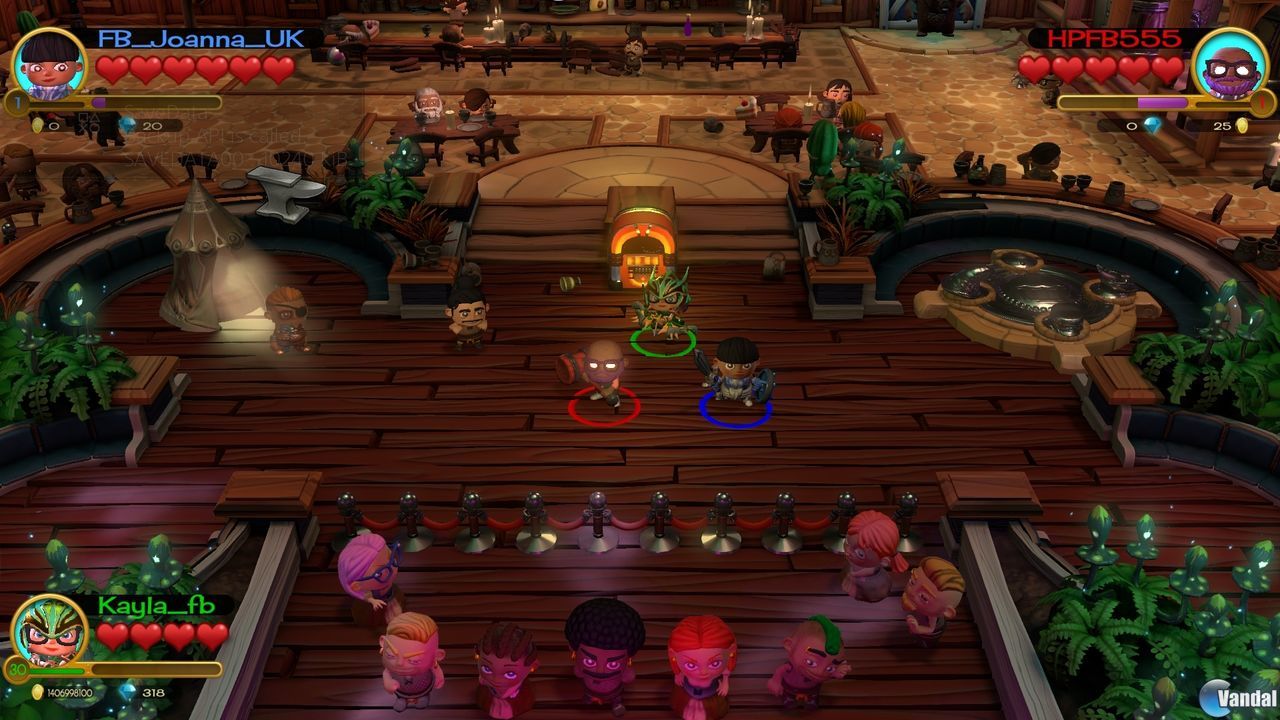This screenshot has height=720, width=1280.
Task: Click the coin icon next to HPFB555's 25 total
Action: (x=1243, y=126)
